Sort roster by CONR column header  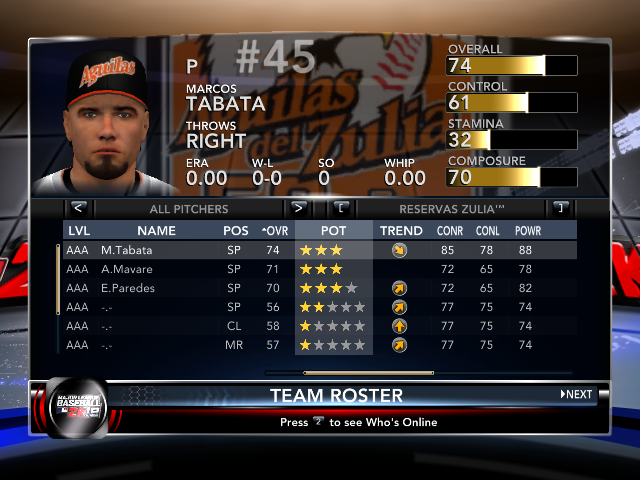pyautogui.click(x=449, y=231)
